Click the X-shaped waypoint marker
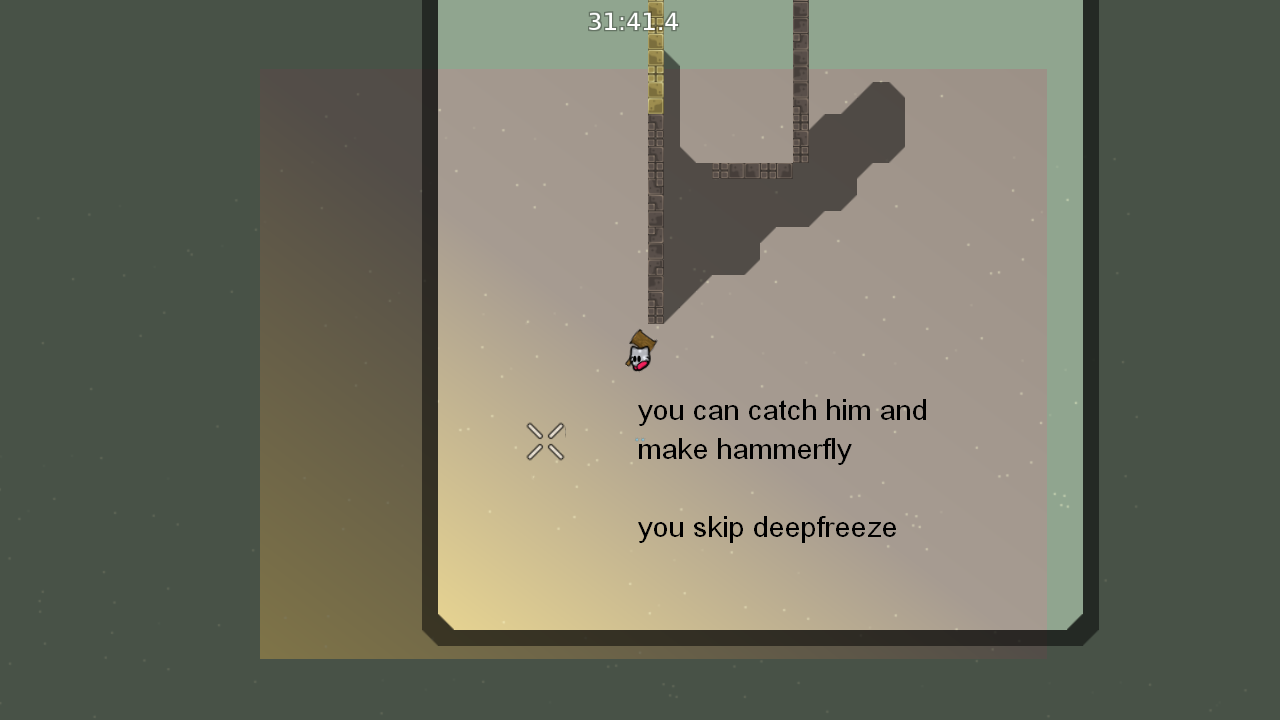This screenshot has width=1280, height=720. pyautogui.click(x=544, y=440)
